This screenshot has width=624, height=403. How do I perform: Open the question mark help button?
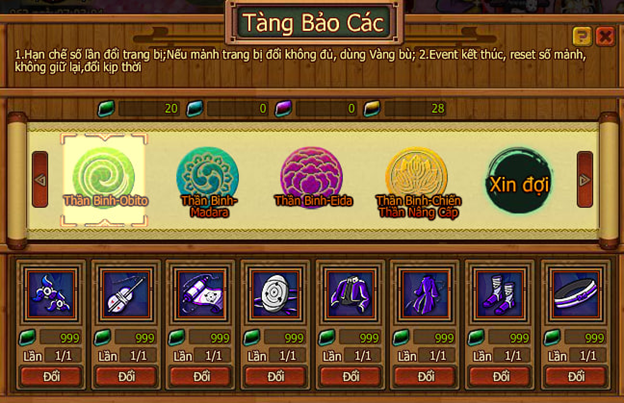coord(582,36)
